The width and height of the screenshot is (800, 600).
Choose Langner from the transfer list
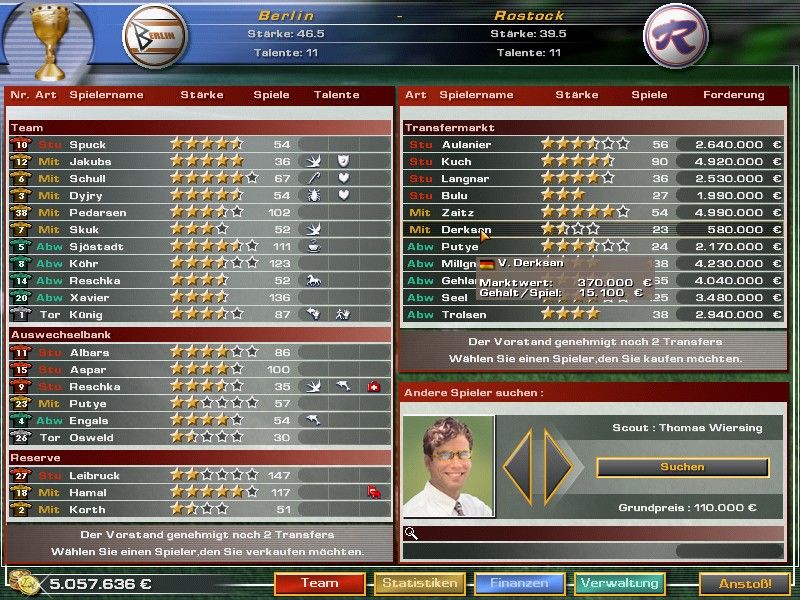click(465, 179)
